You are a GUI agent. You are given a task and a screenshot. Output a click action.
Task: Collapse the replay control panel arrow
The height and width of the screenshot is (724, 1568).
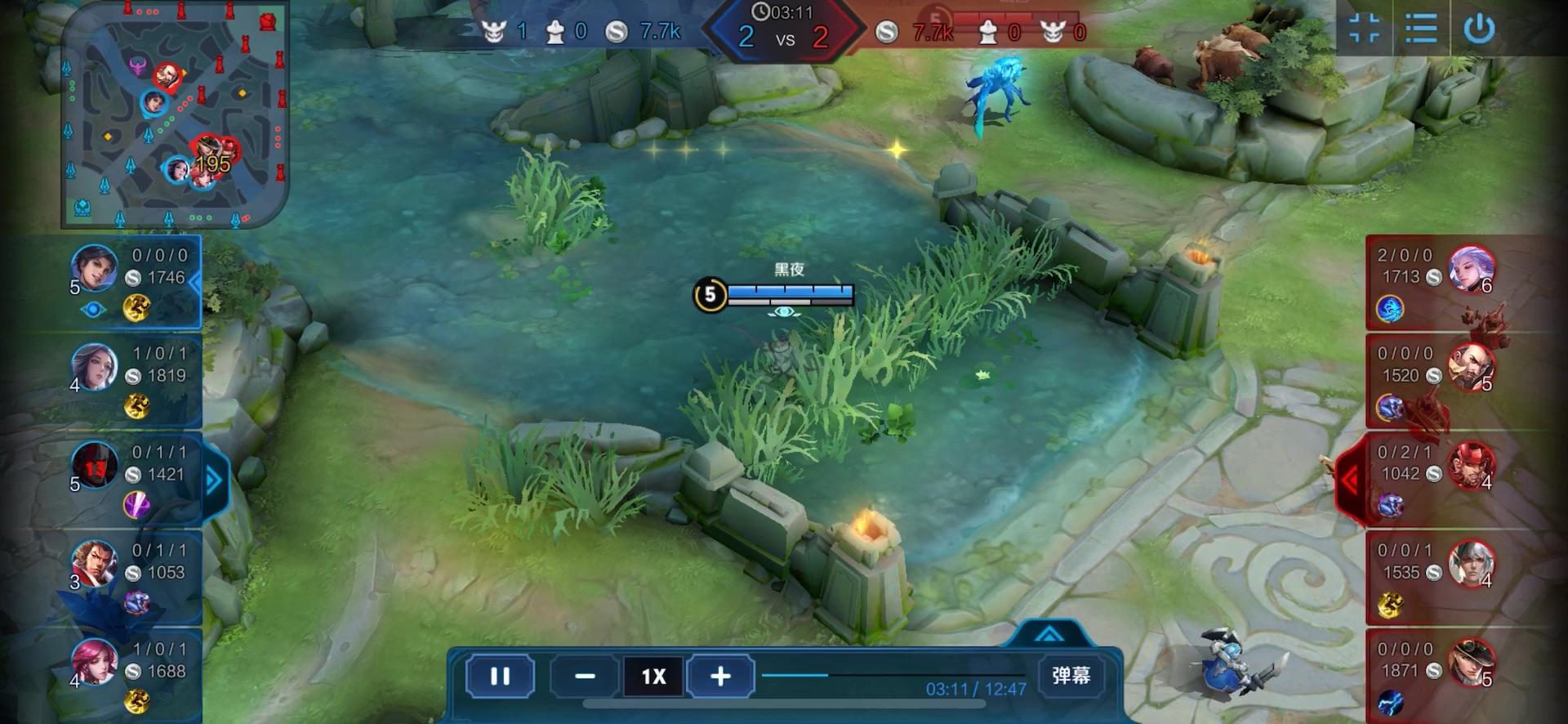1049,634
